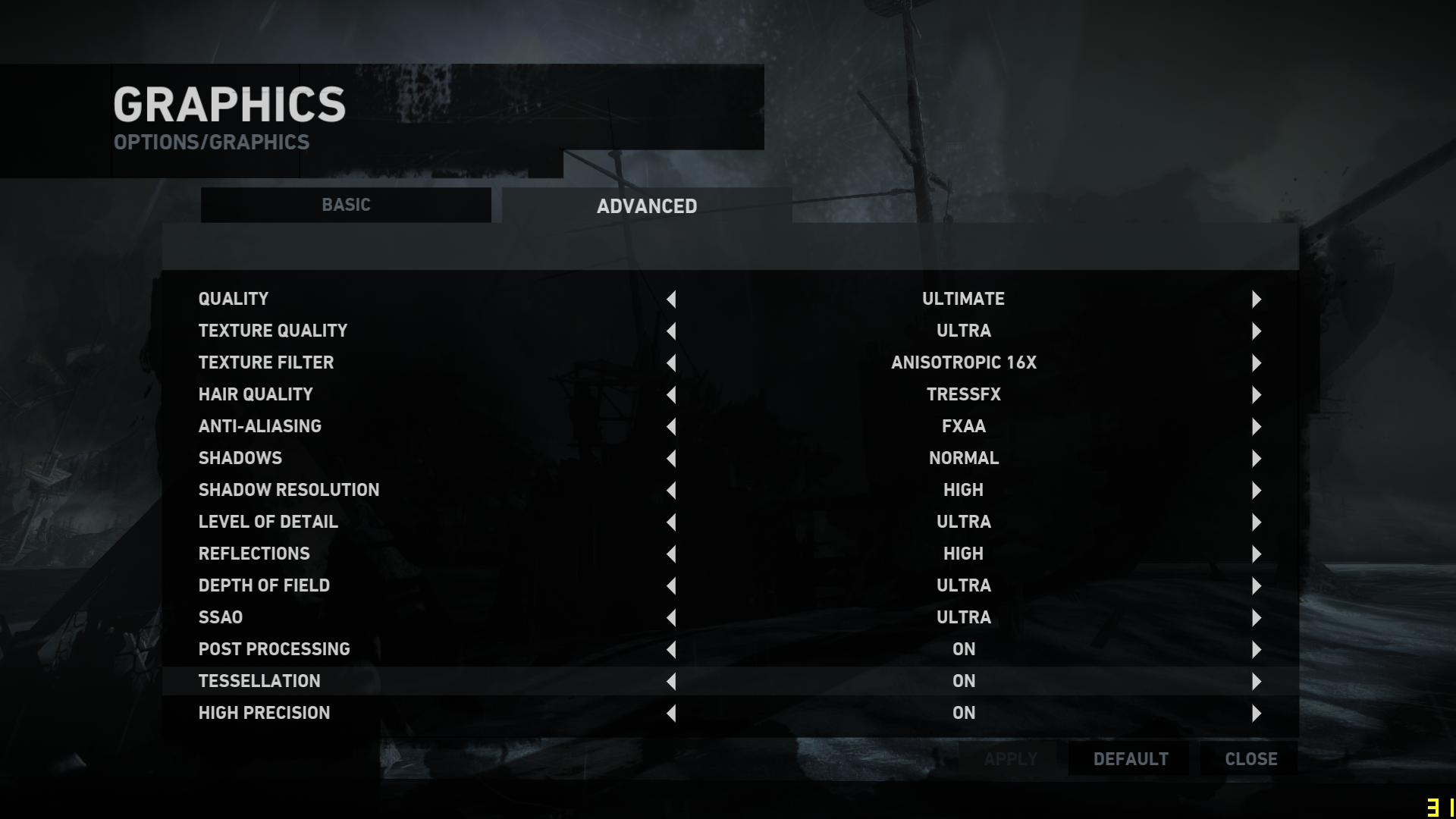Change SSAO setting with left arrow
1456x819 pixels.
point(671,618)
